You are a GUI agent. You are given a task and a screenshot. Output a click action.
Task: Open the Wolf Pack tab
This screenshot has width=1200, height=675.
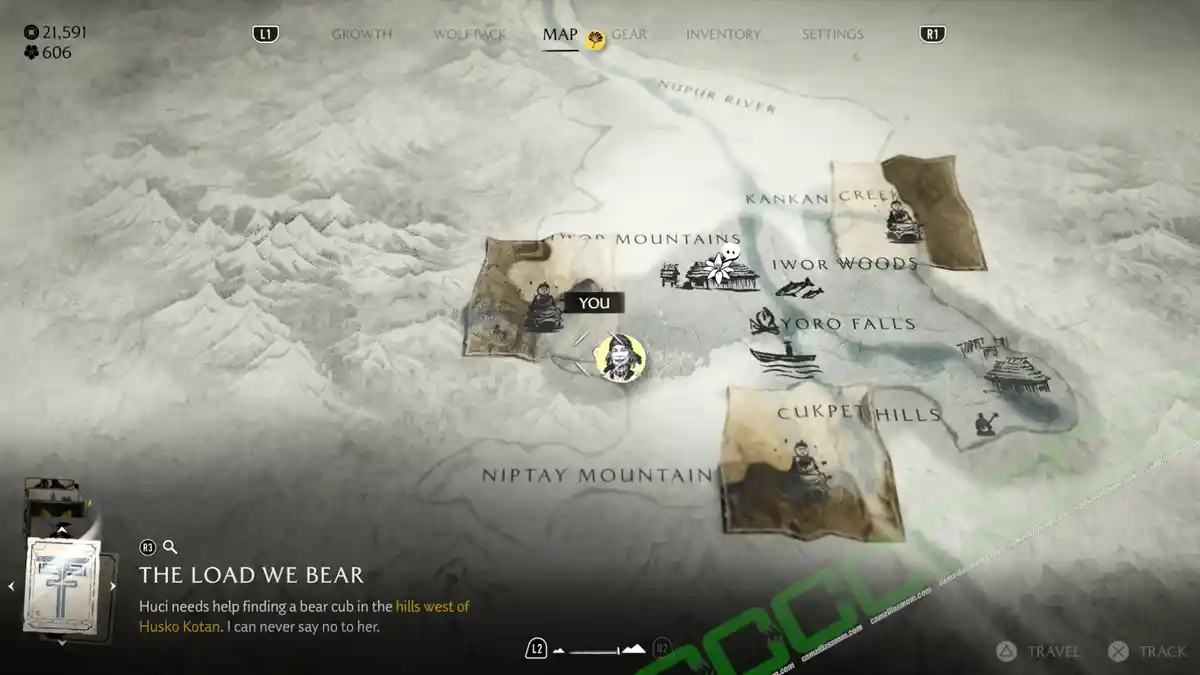pyautogui.click(x=469, y=34)
